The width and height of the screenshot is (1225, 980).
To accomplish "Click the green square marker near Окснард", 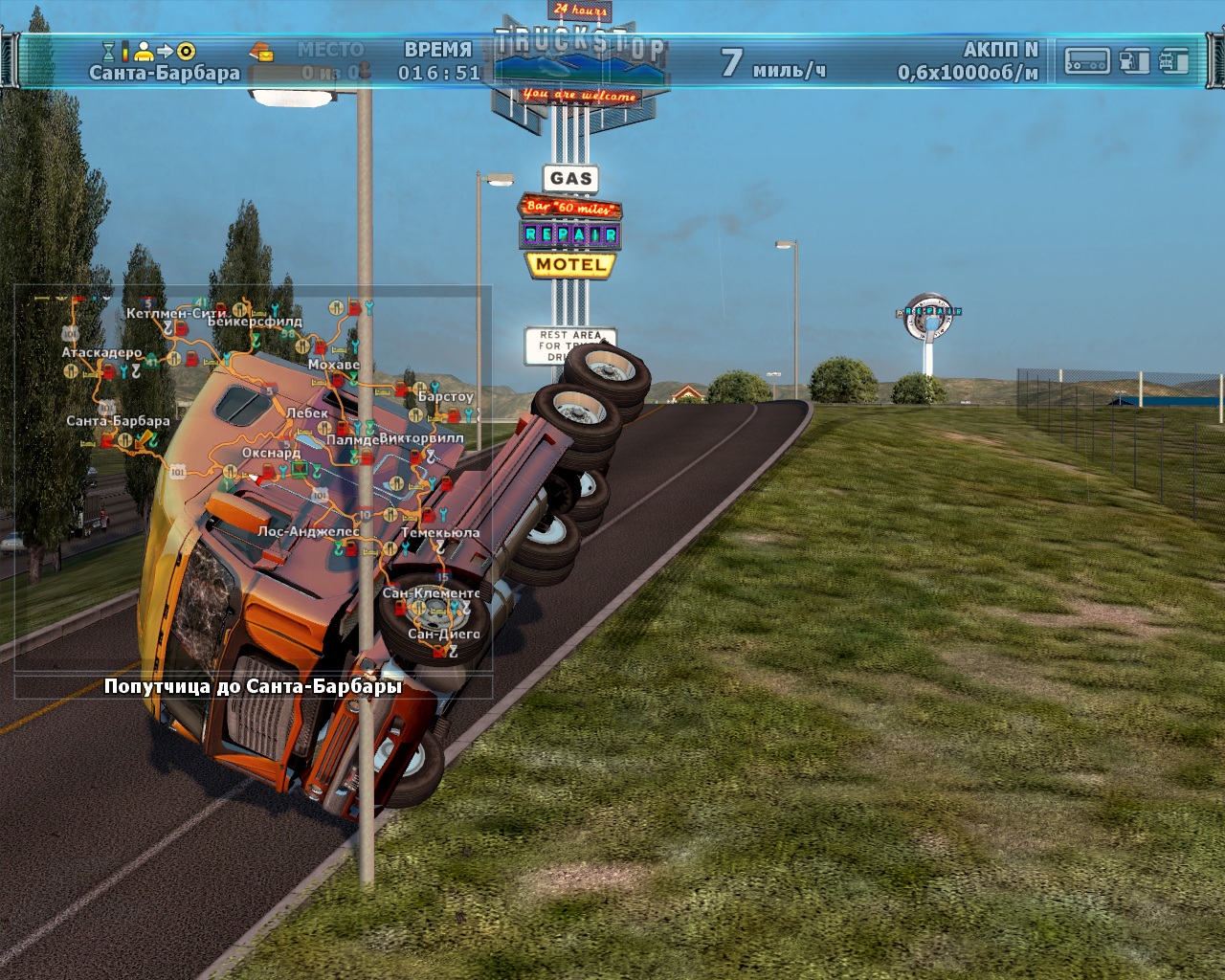I will (x=300, y=468).
